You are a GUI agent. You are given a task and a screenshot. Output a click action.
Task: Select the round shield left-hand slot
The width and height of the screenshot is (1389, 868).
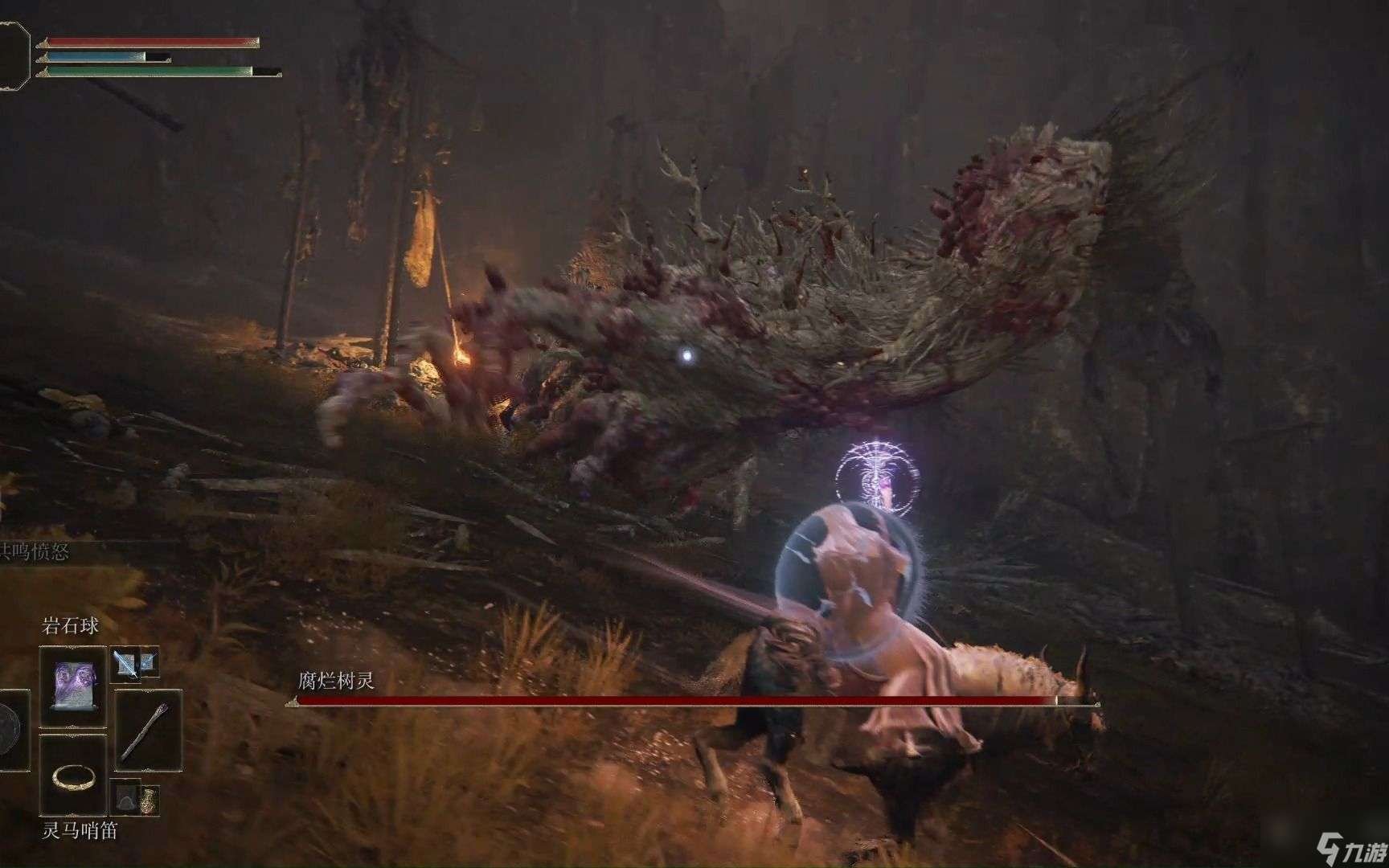(10, 730)
